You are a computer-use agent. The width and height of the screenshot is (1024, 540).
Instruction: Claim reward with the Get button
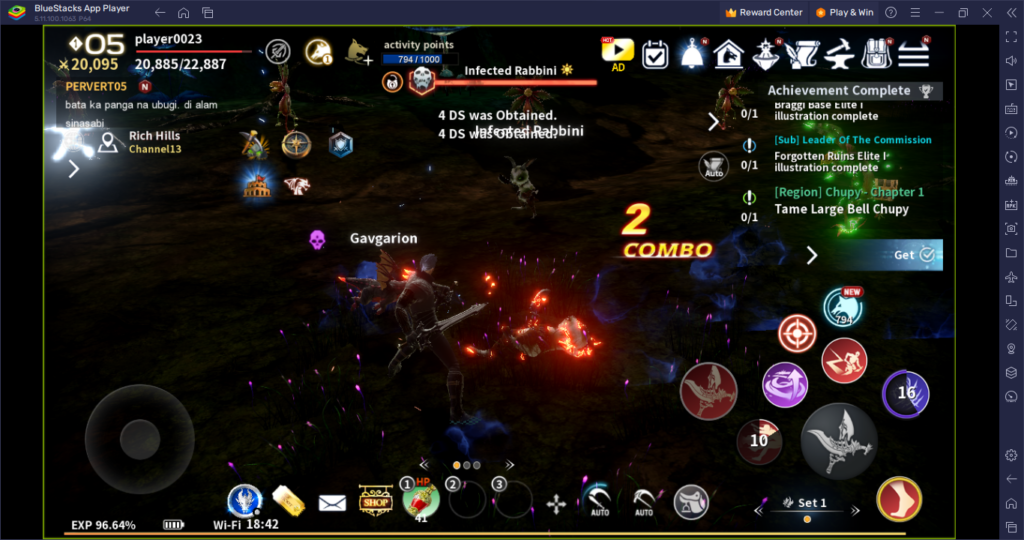coord(914,255)
